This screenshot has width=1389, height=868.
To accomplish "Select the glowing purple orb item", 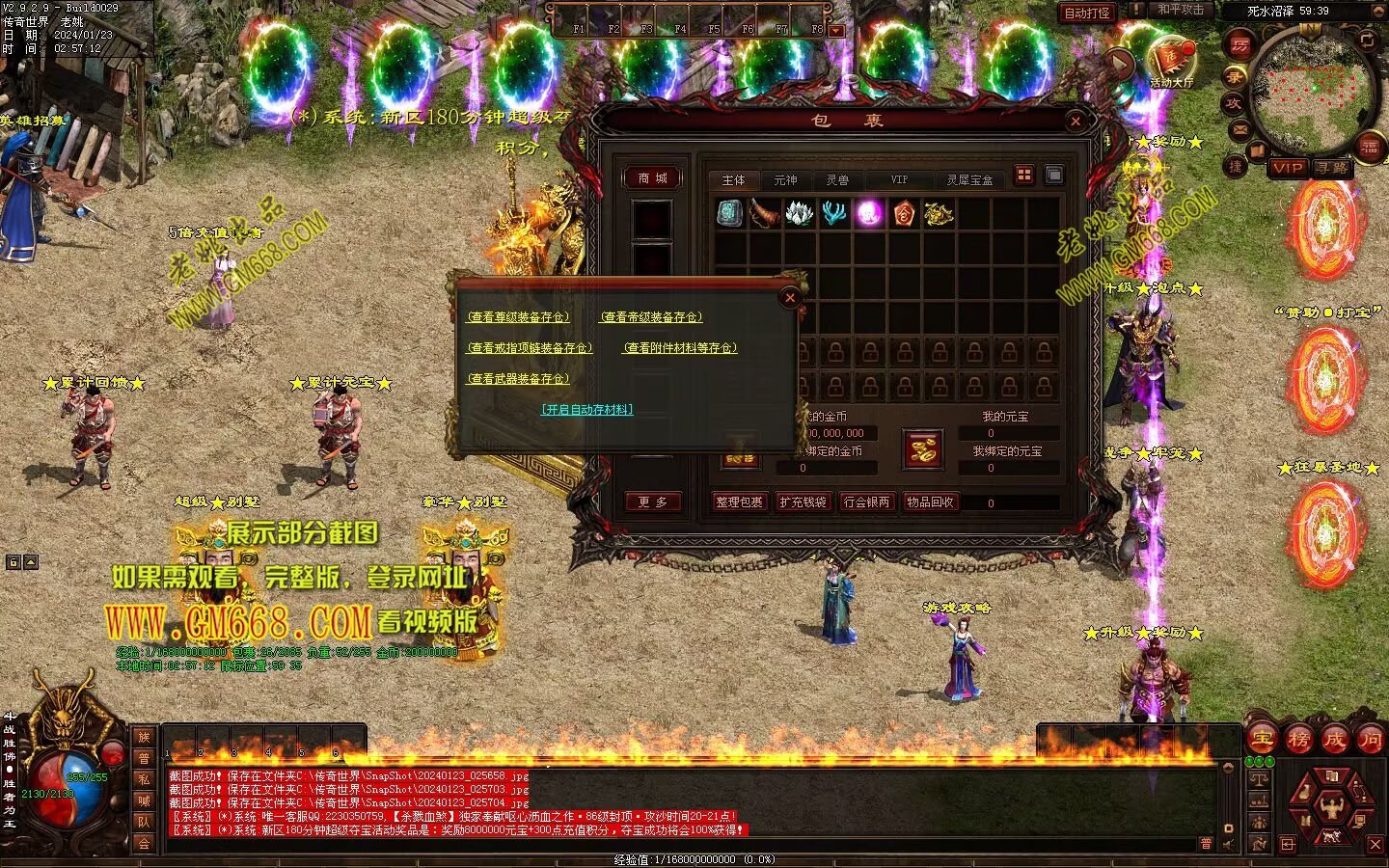I will [x=870, y=213].
